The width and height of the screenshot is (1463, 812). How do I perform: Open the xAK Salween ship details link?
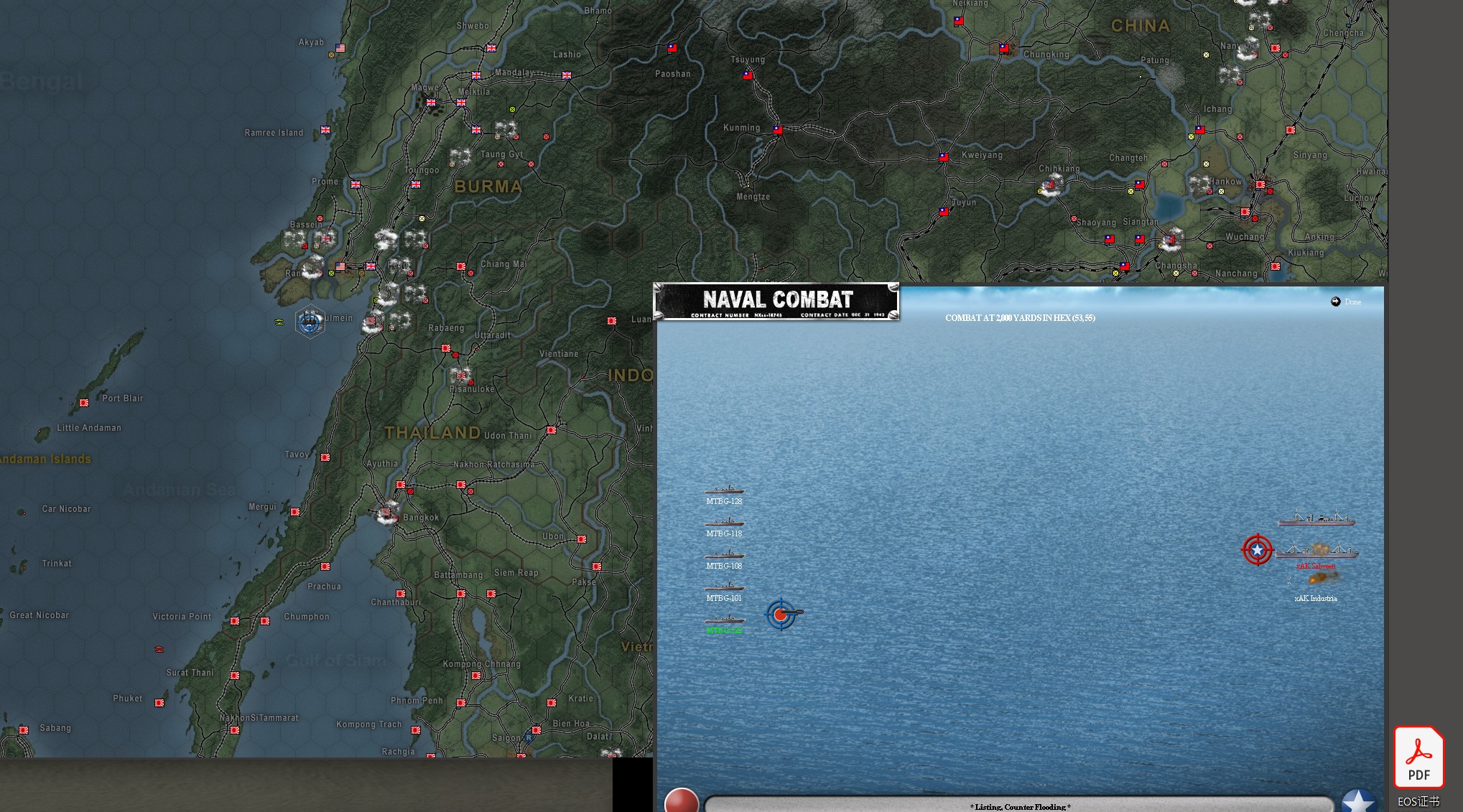[x=1316, y=565]
